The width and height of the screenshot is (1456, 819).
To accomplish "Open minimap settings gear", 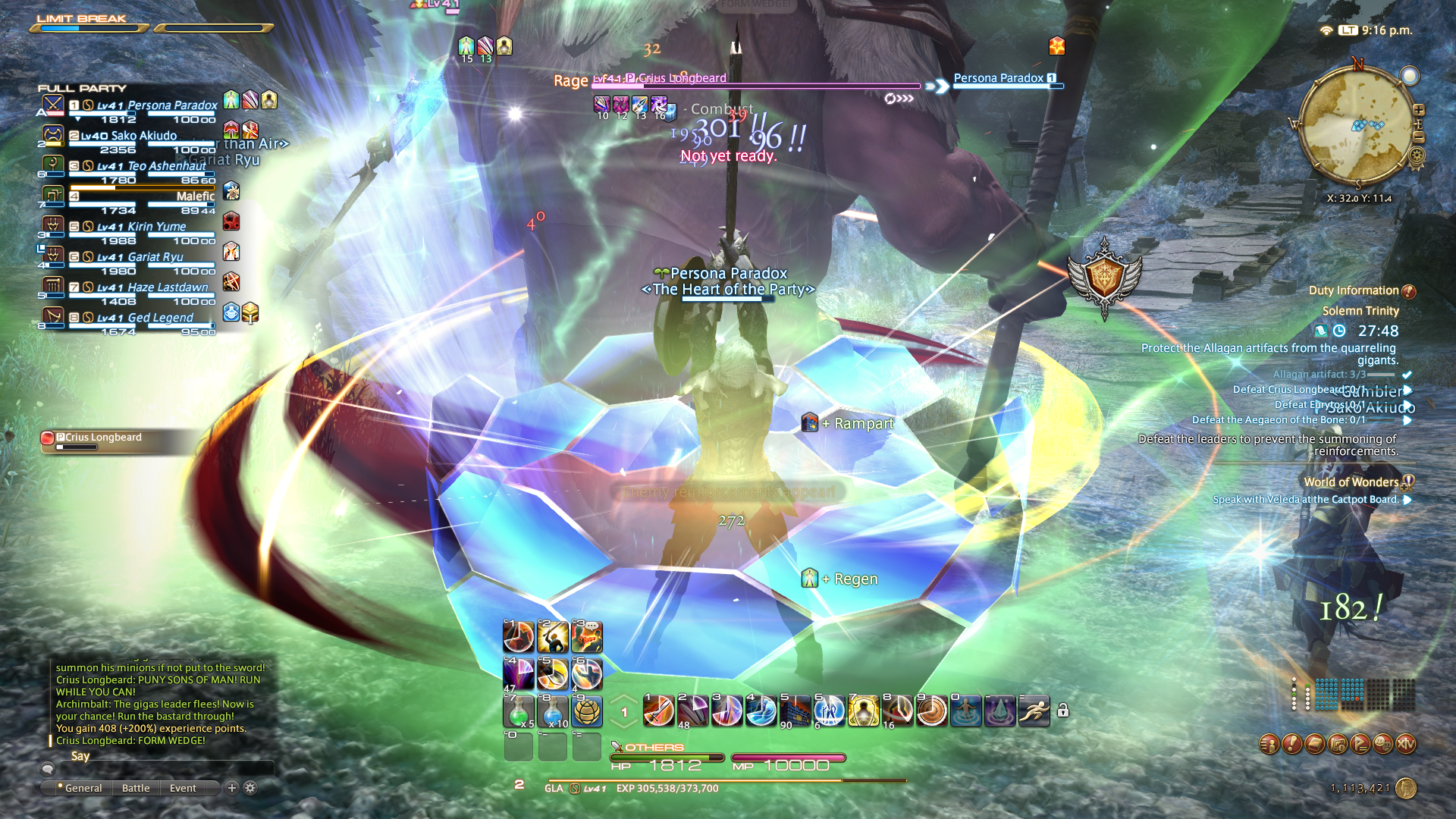I will (x=1416, y=156).
